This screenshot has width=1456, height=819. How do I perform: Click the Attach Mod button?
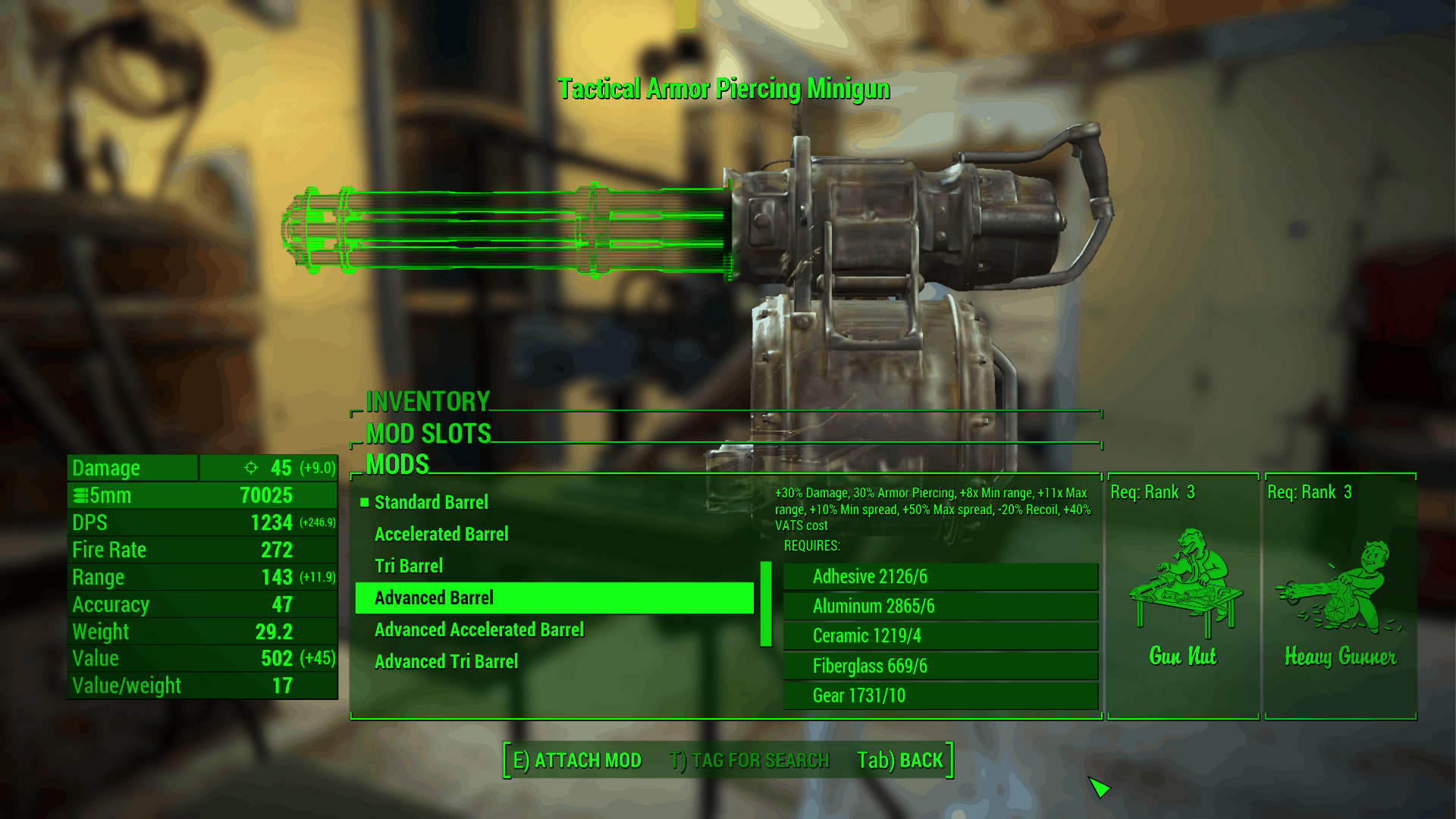(x=577, y=761)
